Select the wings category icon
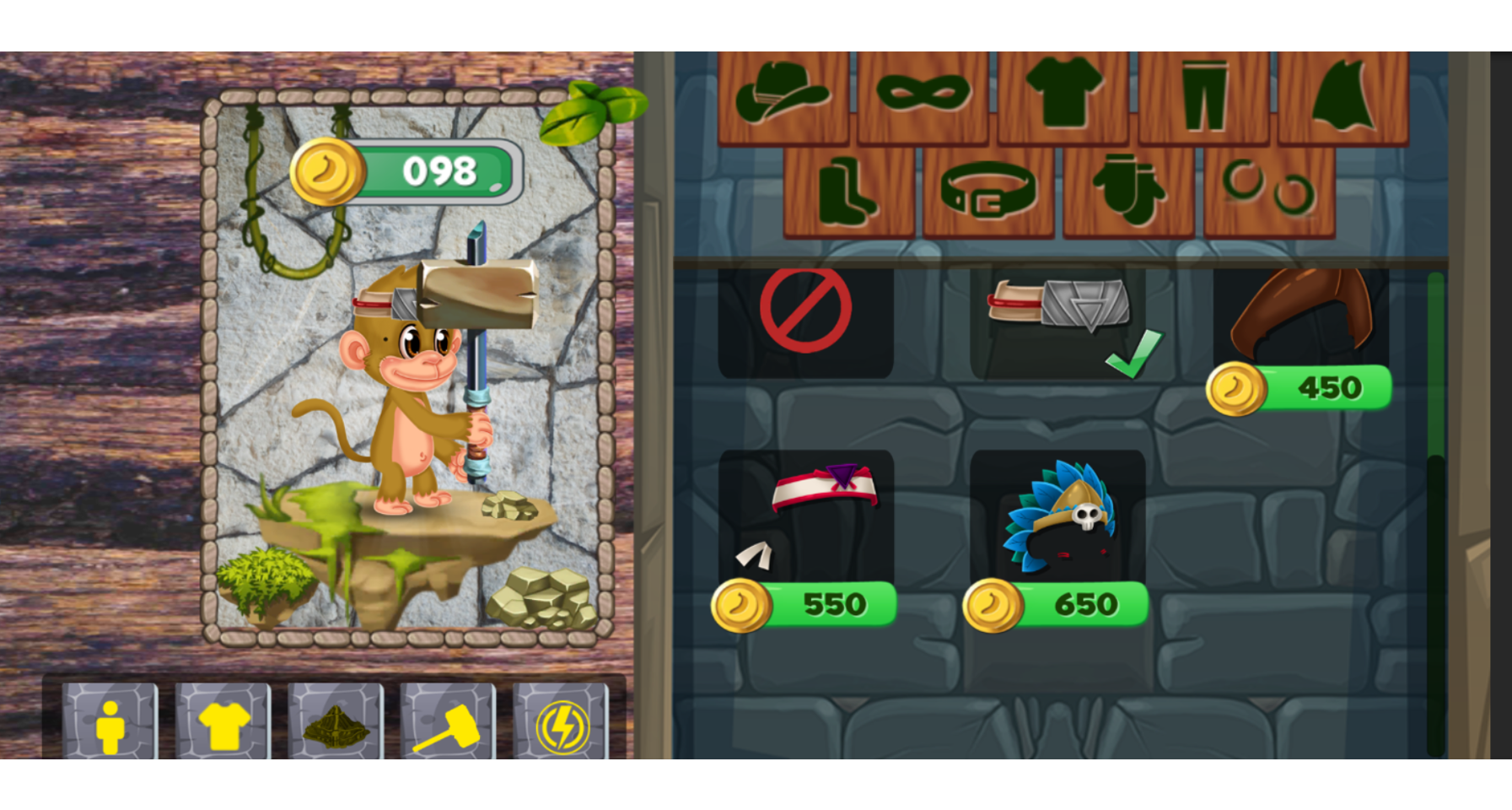The width and height of the screenshot is (1512, 810). pos(1343,95)
